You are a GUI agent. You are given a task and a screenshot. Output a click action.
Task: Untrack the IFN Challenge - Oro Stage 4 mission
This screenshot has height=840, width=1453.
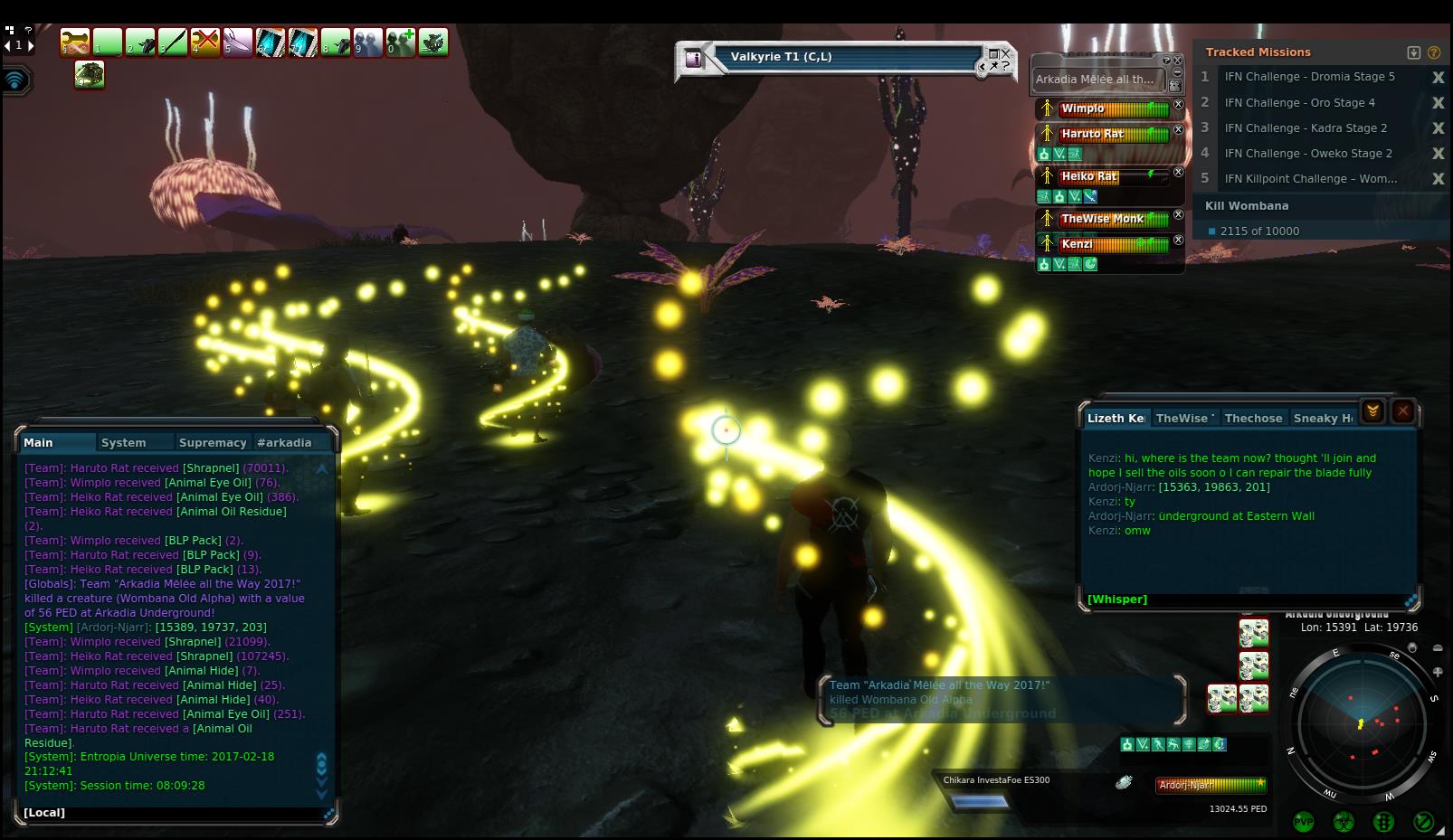[1438, 103]
